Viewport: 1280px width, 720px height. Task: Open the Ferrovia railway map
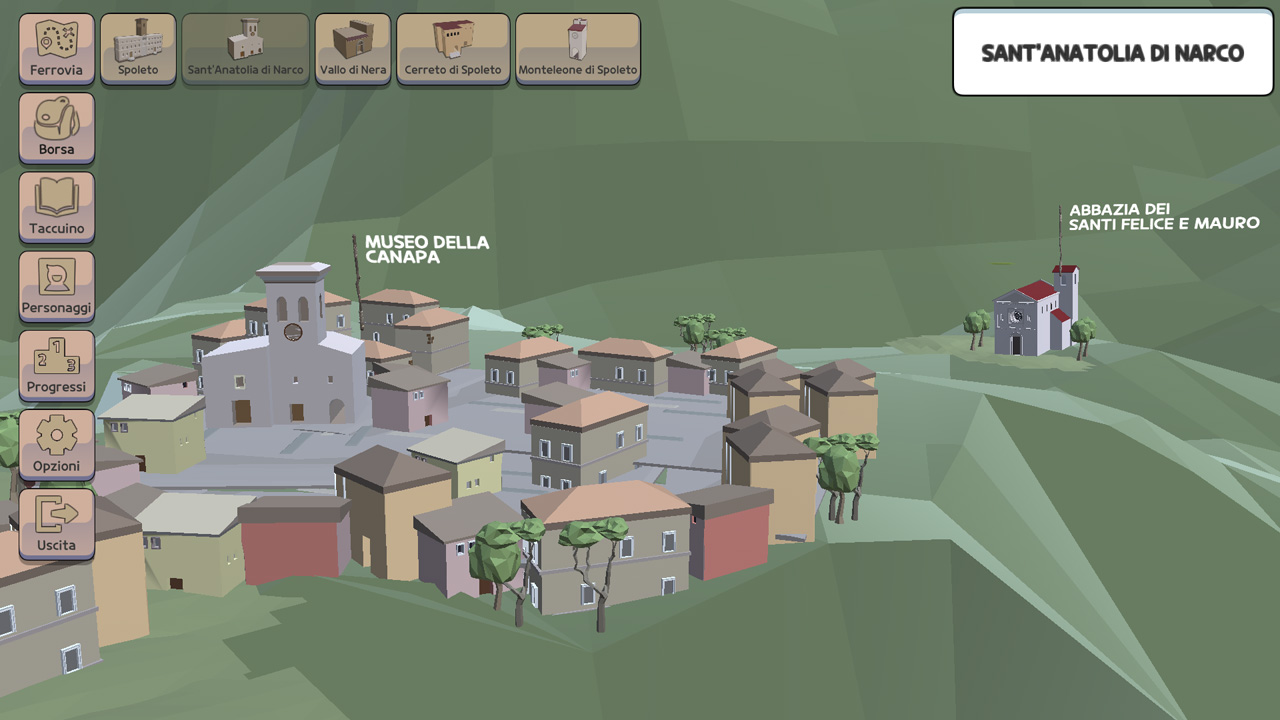56,48
